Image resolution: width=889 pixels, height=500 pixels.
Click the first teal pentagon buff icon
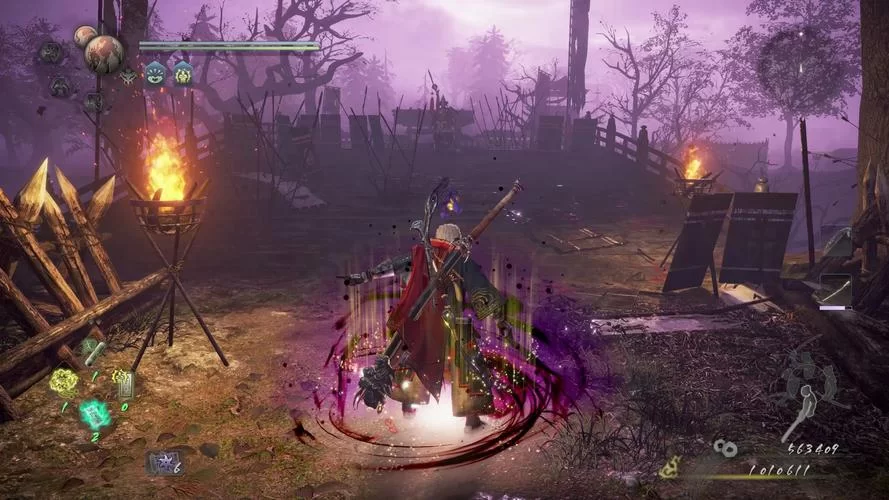(x=156, y=73)
